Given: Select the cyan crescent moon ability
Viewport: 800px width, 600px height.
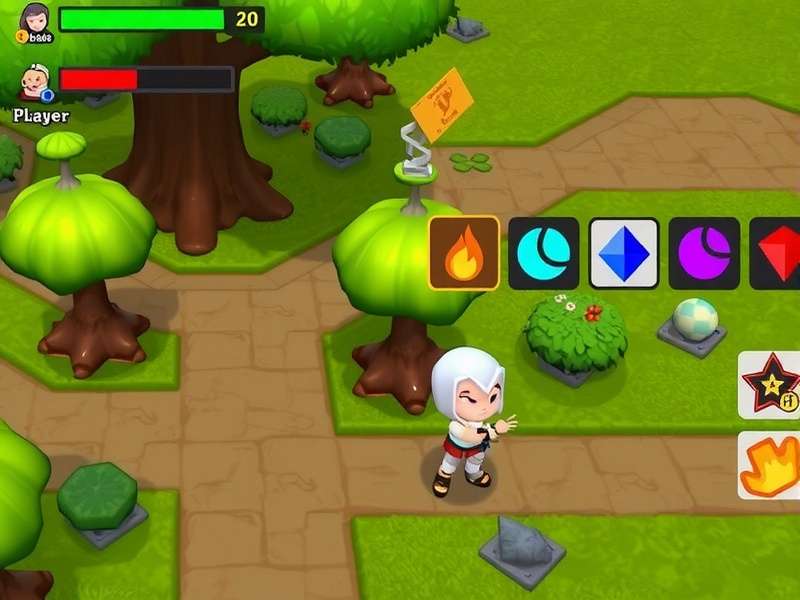Looking at the screenshot, I should (543, 253).
